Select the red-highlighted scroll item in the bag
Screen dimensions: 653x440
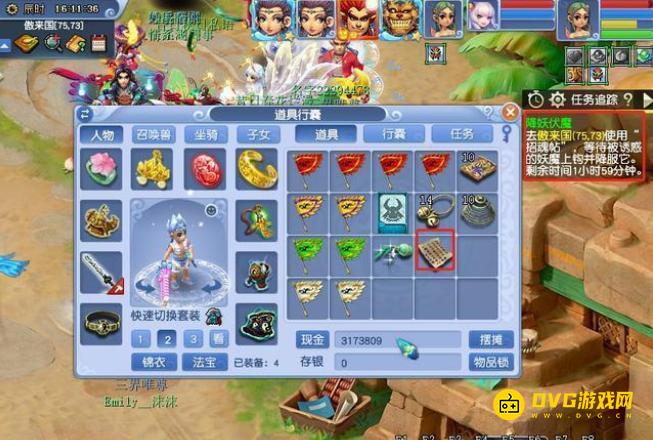435,250
